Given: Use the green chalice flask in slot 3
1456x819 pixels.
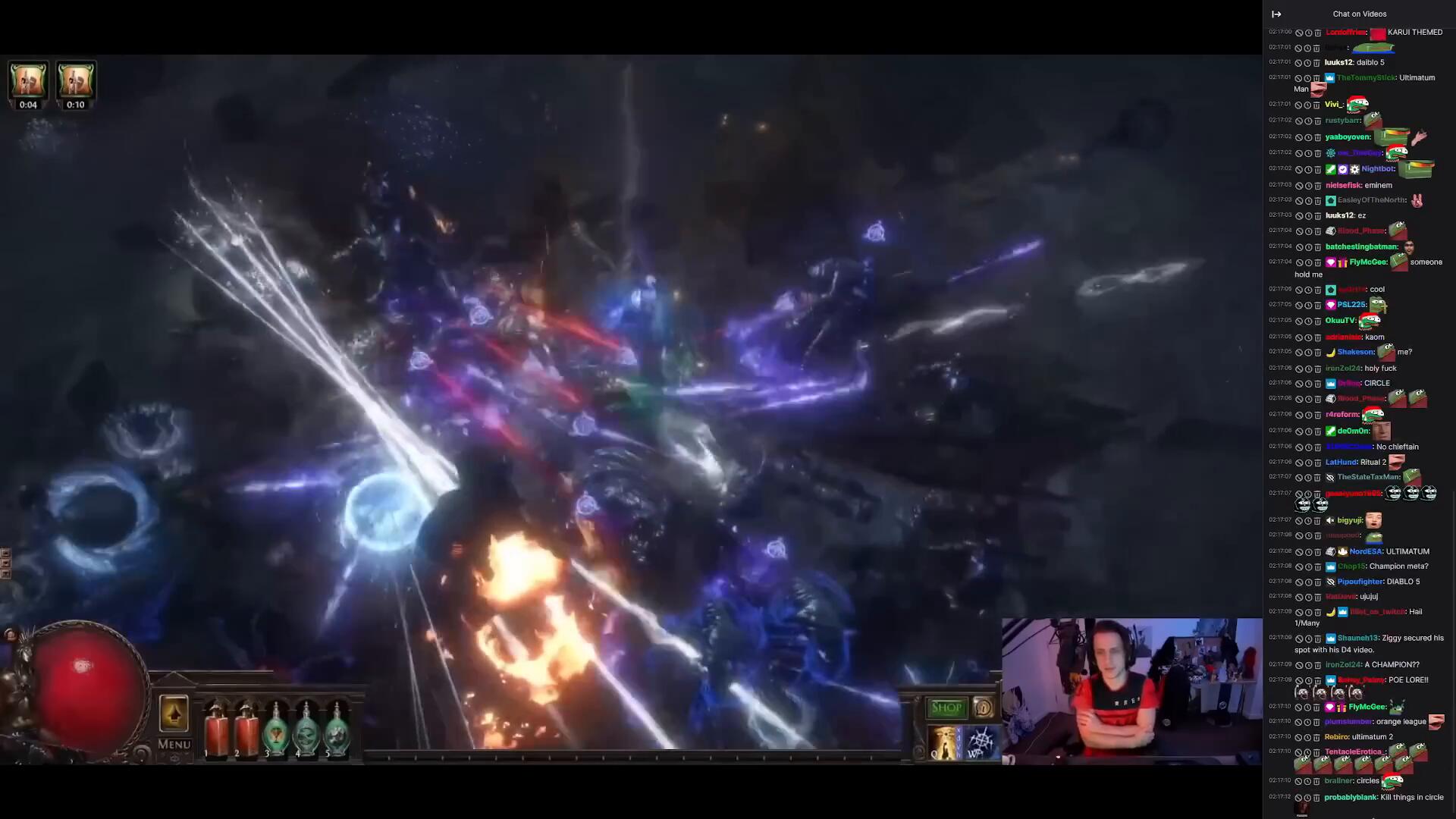Looking at the screenshot, I should (276, 730).
